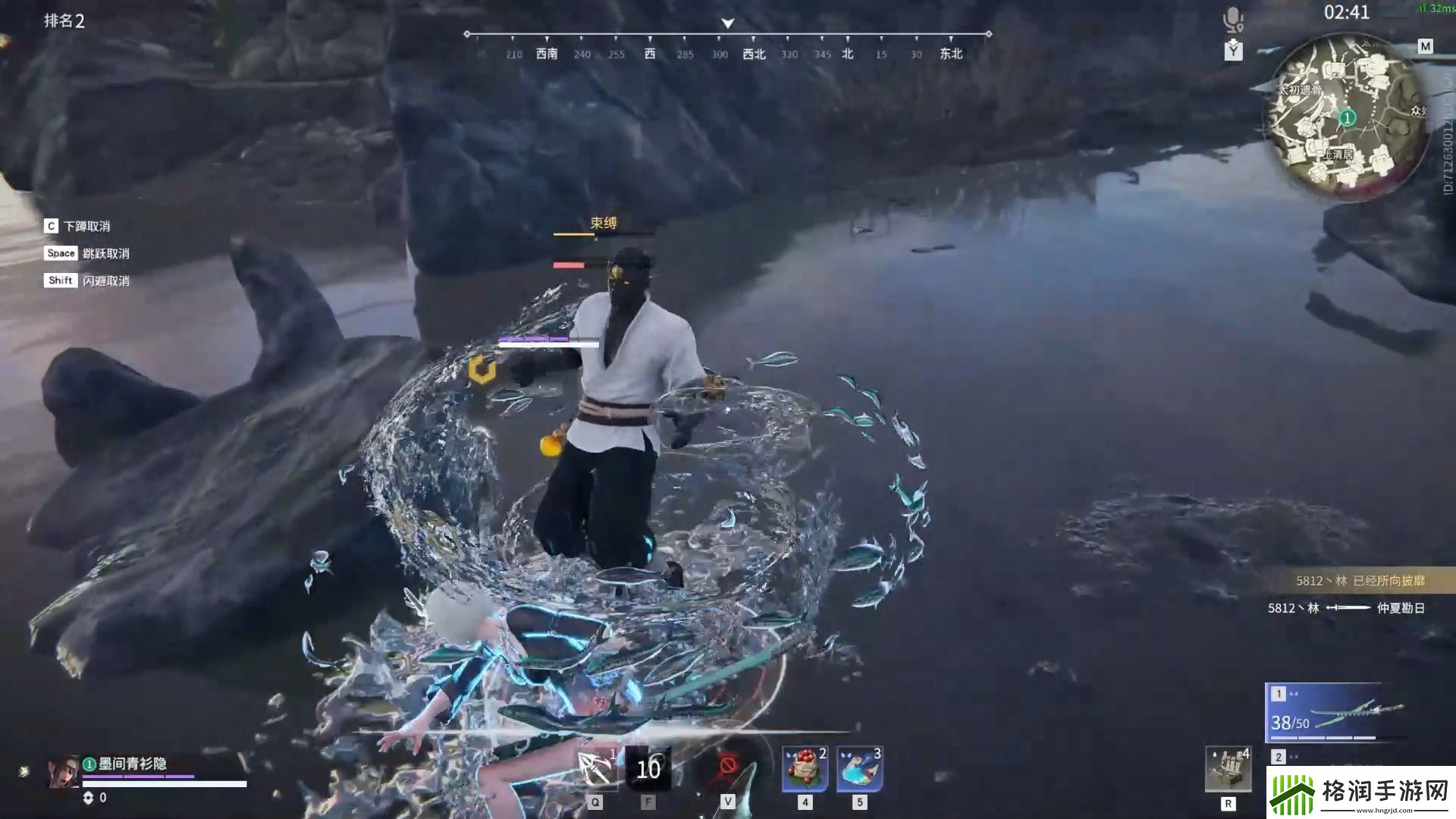This screenshot has height=819, width=1456.
Task: Use the blue potion consumable slot
Action: point(859,769)
